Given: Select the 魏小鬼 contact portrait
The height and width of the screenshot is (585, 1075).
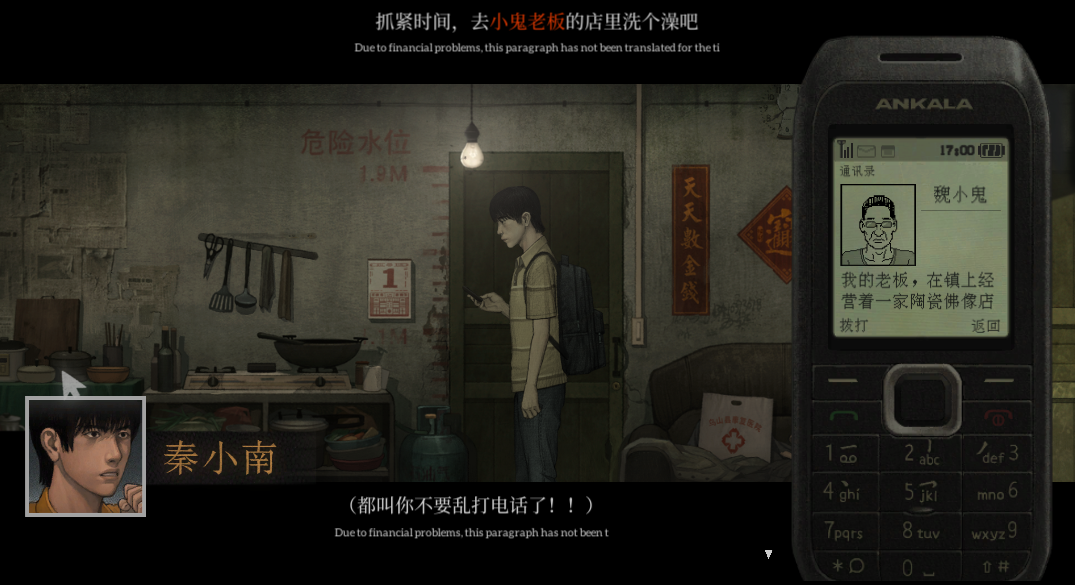Looking at the screenshot, I should 878,224.
